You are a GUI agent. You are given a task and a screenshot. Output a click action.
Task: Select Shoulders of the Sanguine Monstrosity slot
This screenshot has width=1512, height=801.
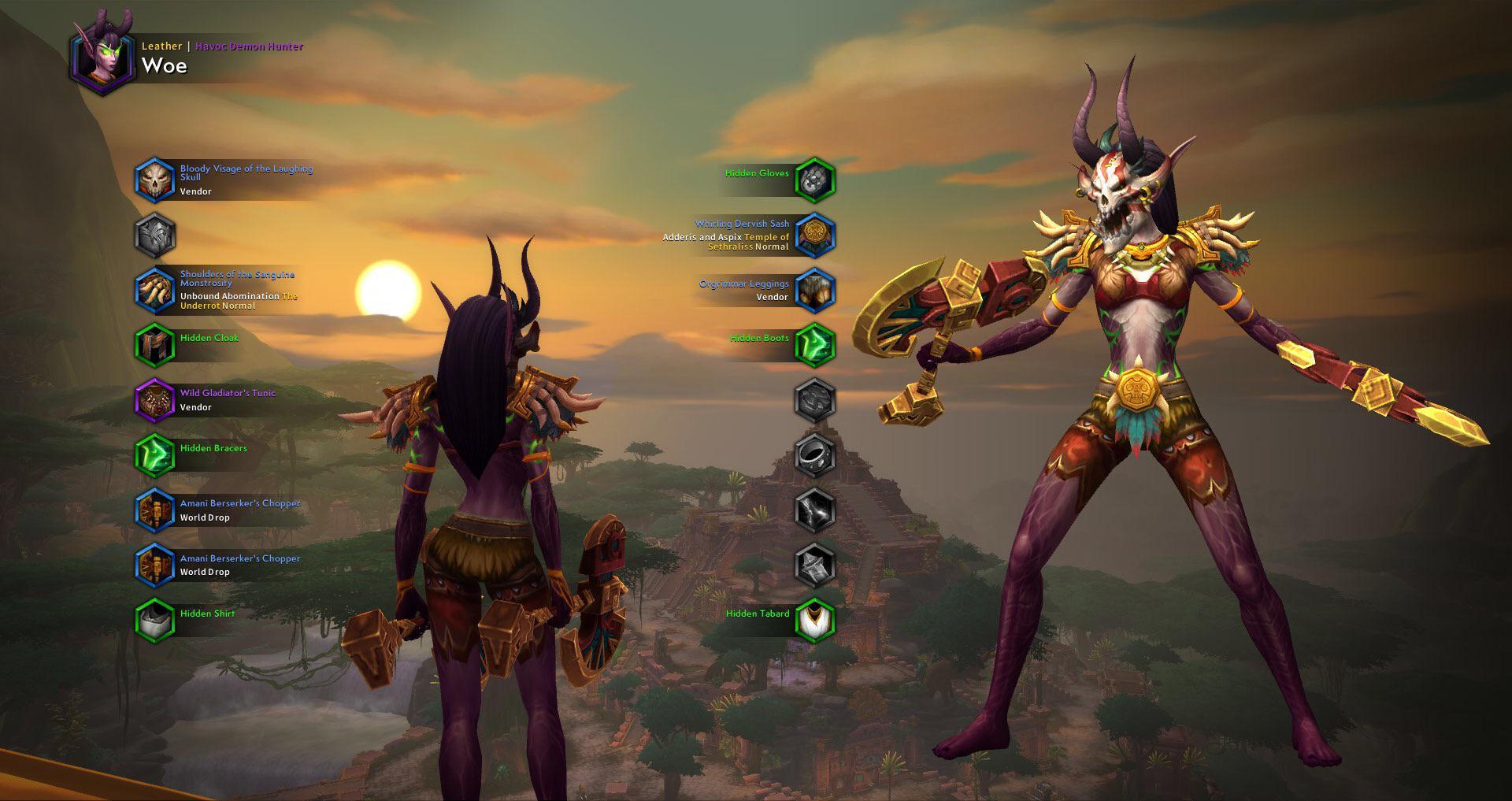pos(154,291)
